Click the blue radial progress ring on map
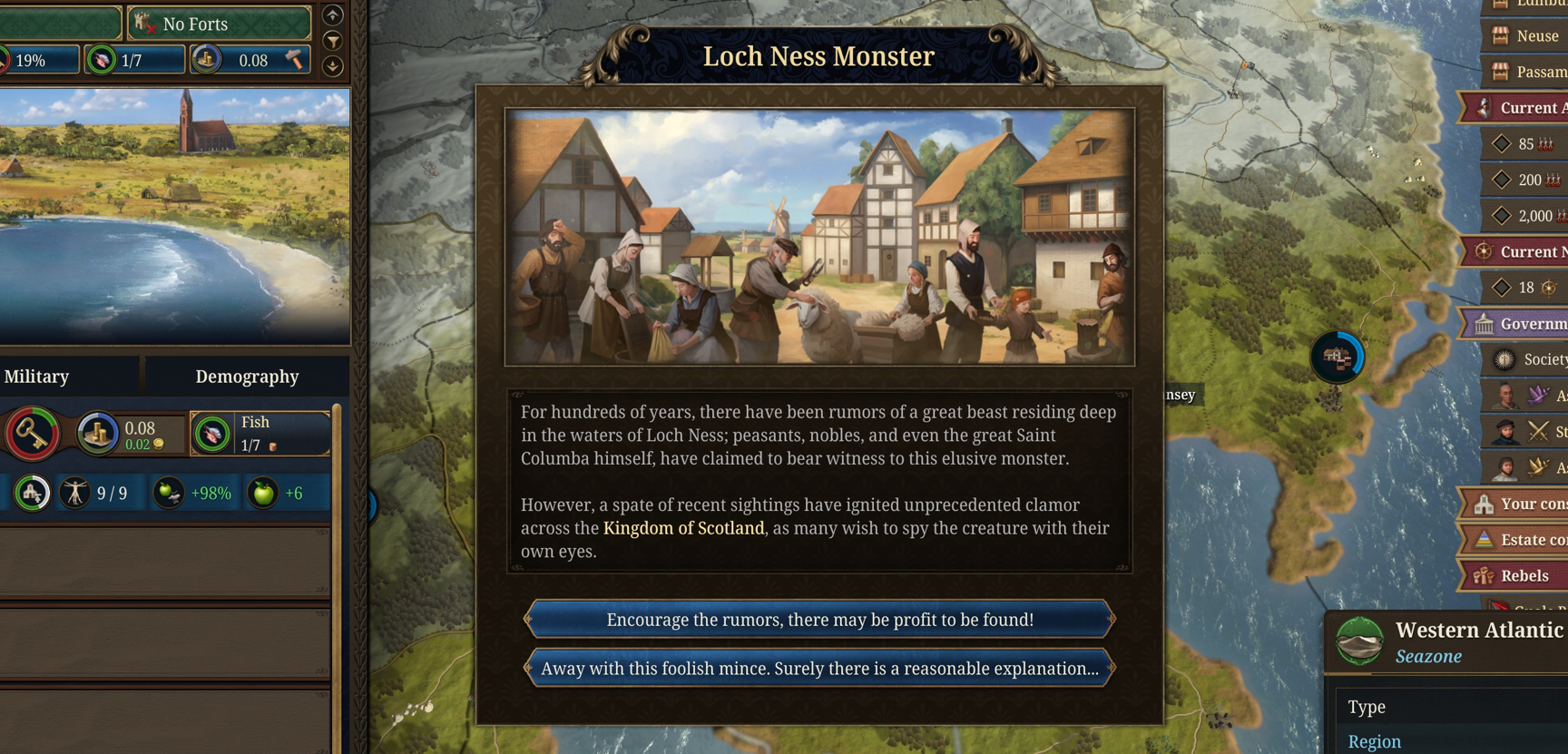Viewport: 1568px width, 754px height. (1338, 357)
